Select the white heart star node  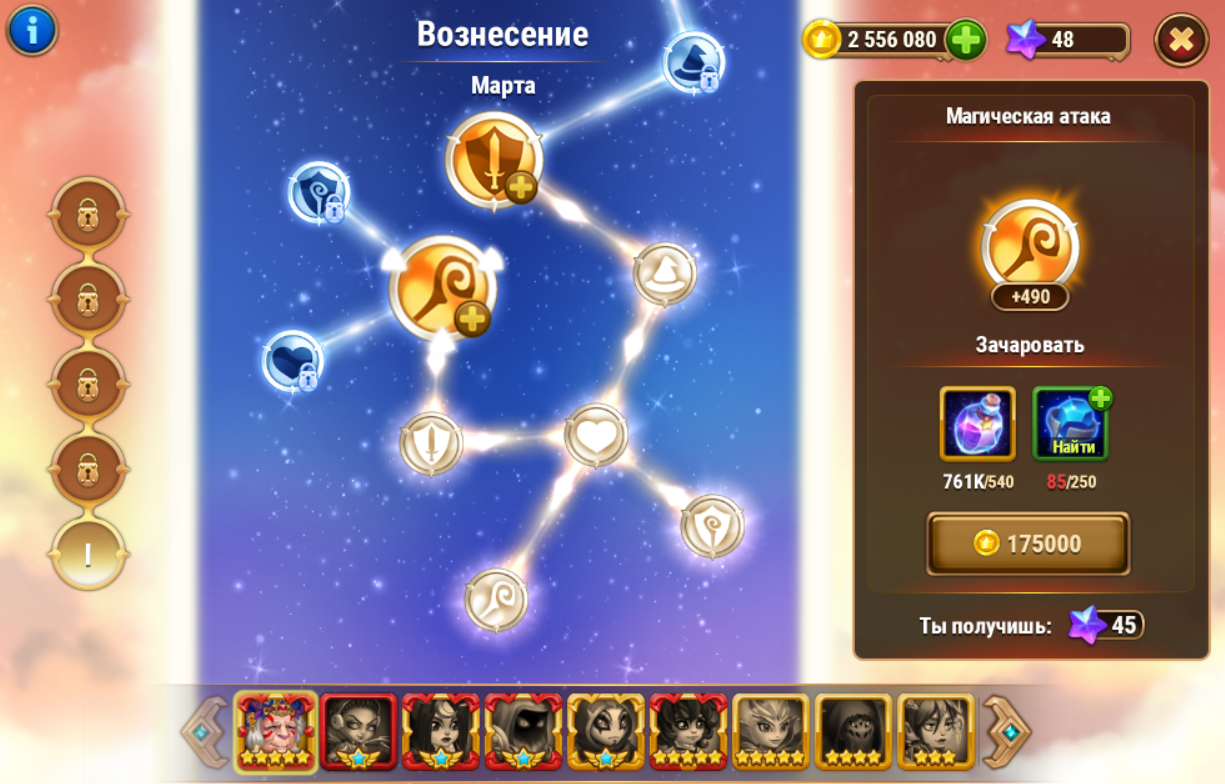[x=596, y=436]
